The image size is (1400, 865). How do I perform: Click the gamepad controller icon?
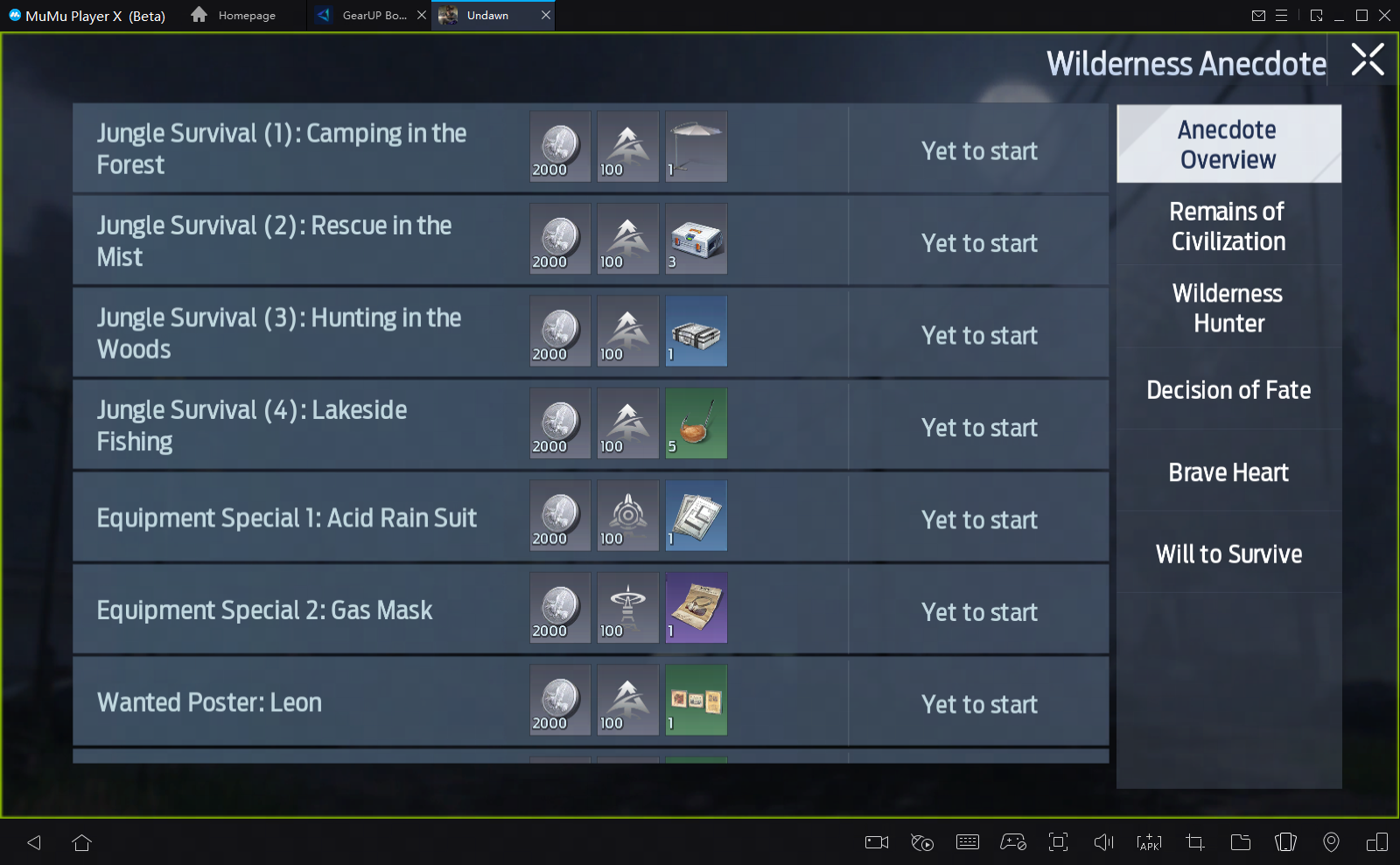1013,842
